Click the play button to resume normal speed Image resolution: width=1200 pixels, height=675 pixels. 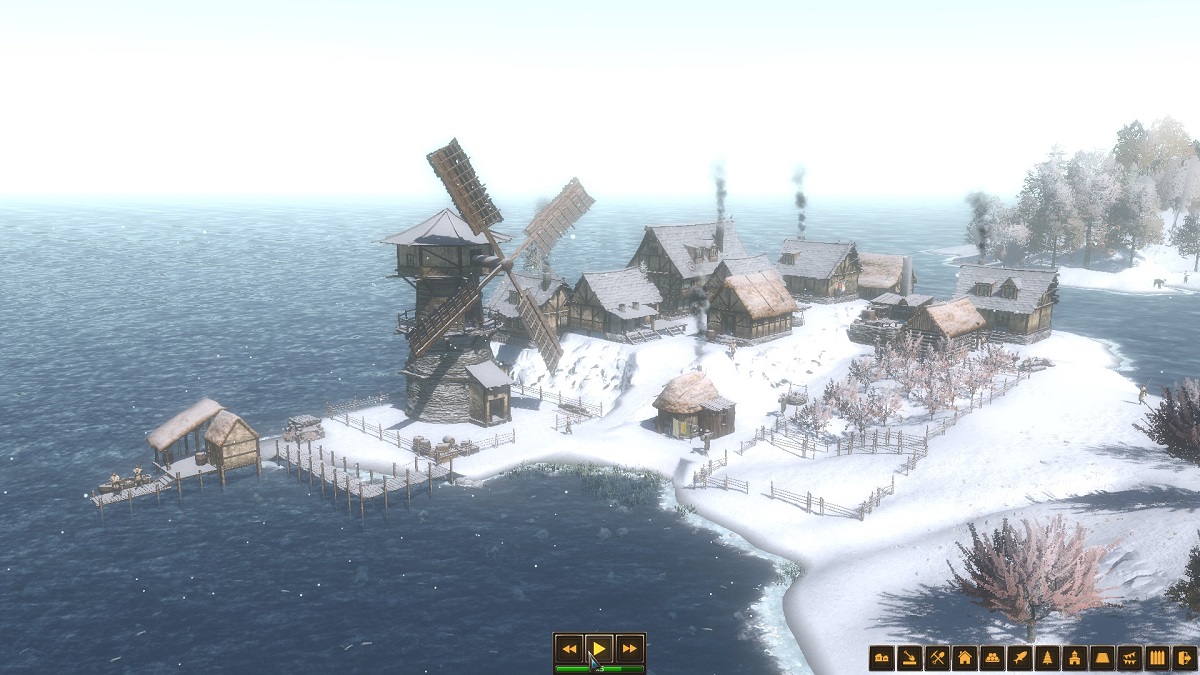point(598,649)
